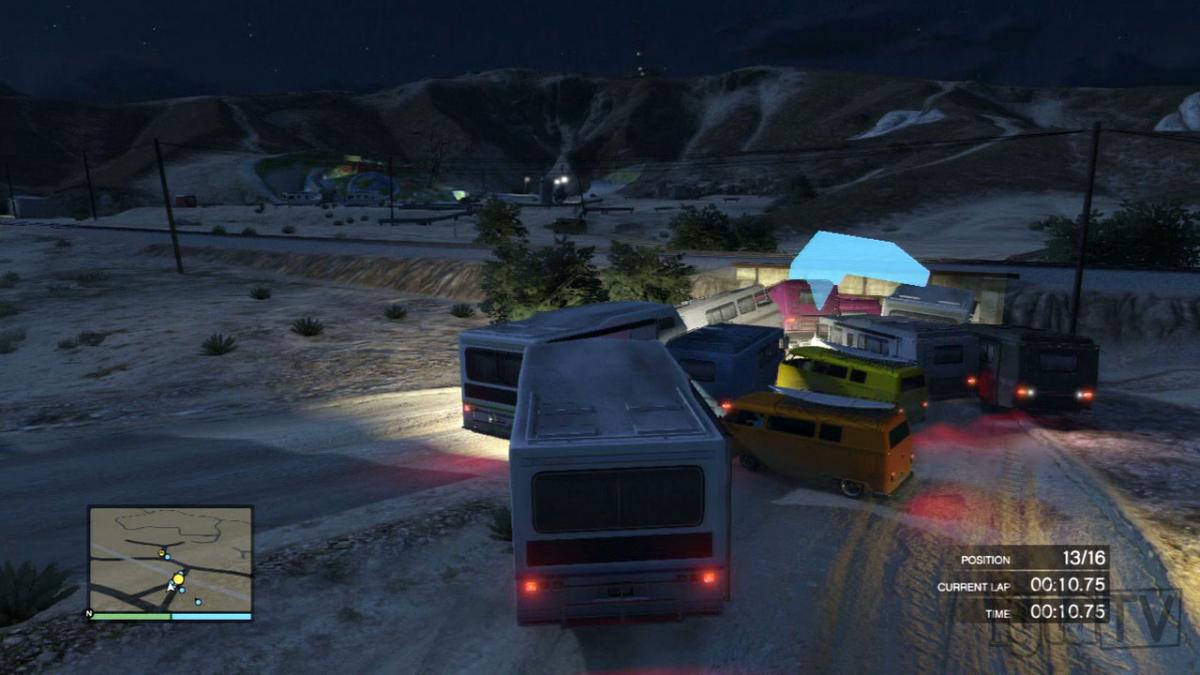Screen dimensions: 1200x675
Task: Click the race minimap
Action: tap(170, 558)
